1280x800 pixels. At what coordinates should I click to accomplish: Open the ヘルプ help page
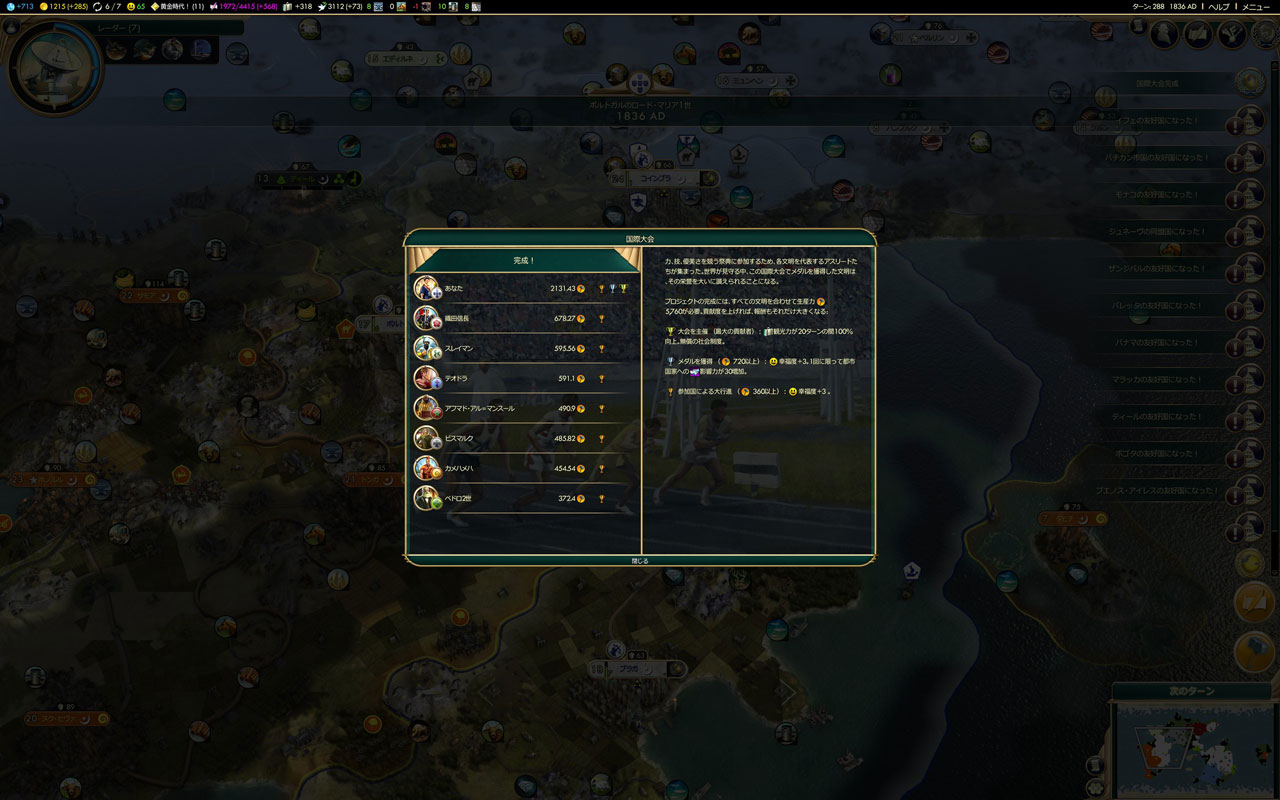tap(1219, 6)
